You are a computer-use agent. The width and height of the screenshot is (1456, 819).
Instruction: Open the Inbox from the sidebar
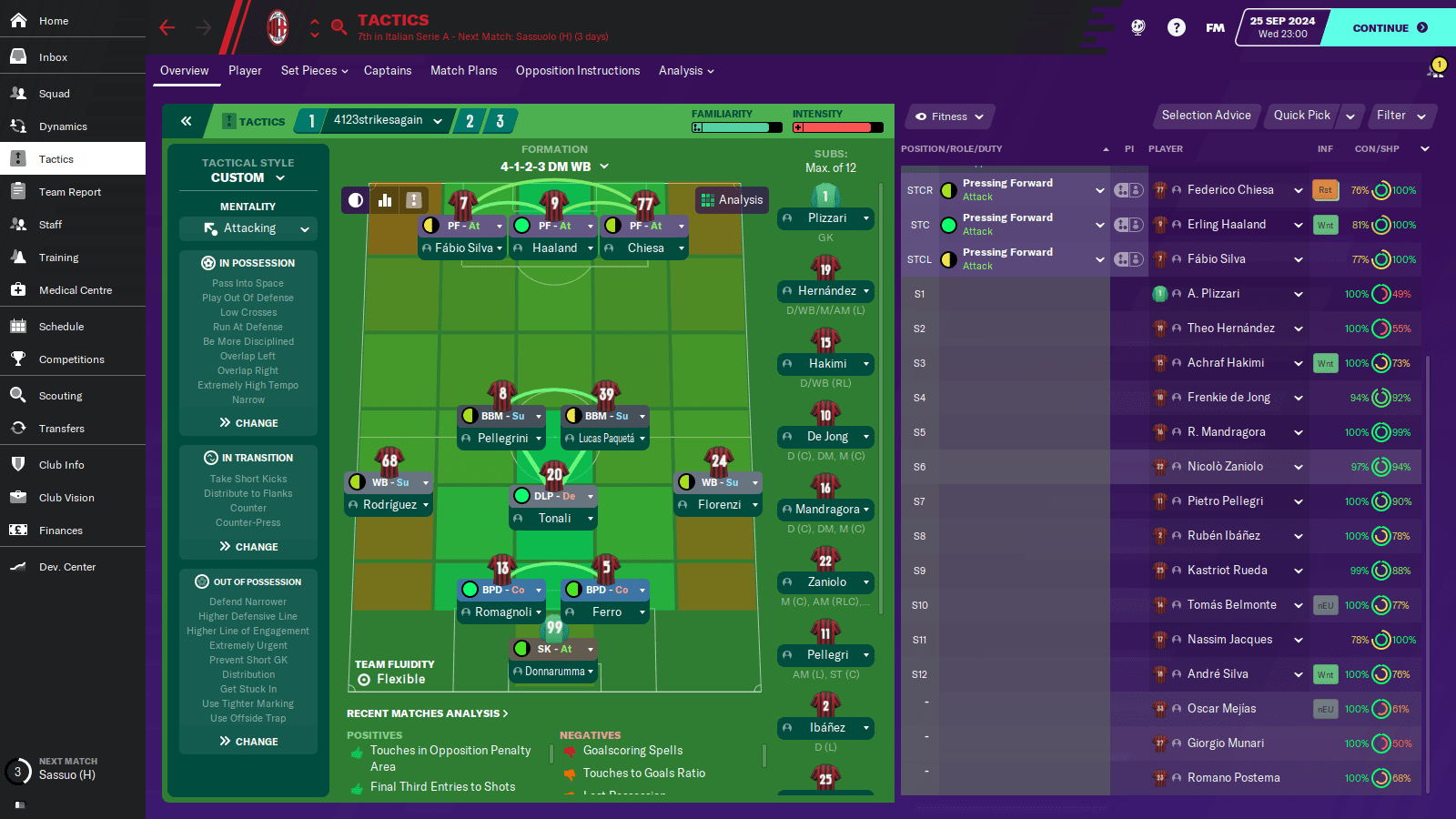53,57
